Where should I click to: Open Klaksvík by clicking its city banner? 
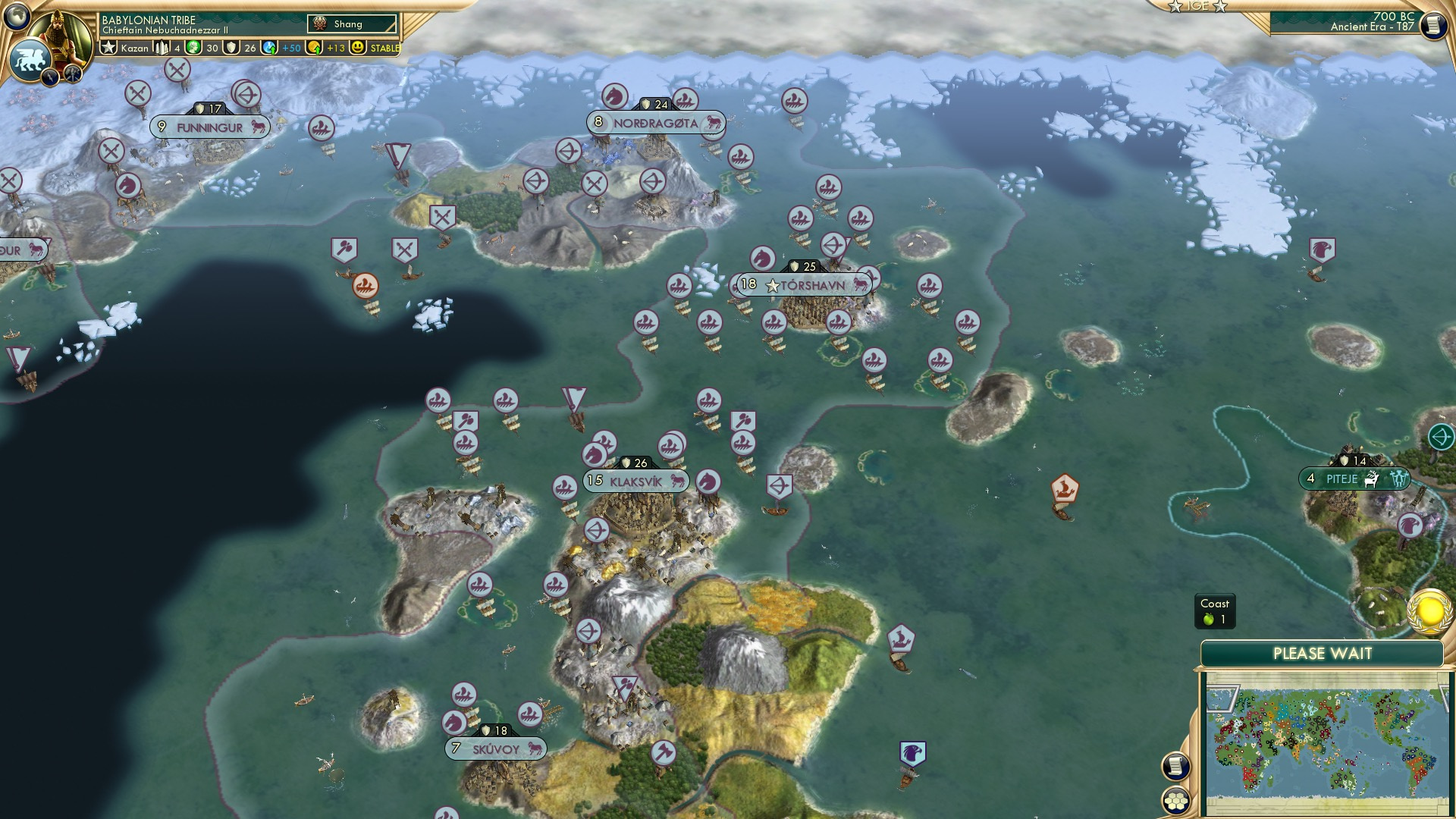point(637,480)
